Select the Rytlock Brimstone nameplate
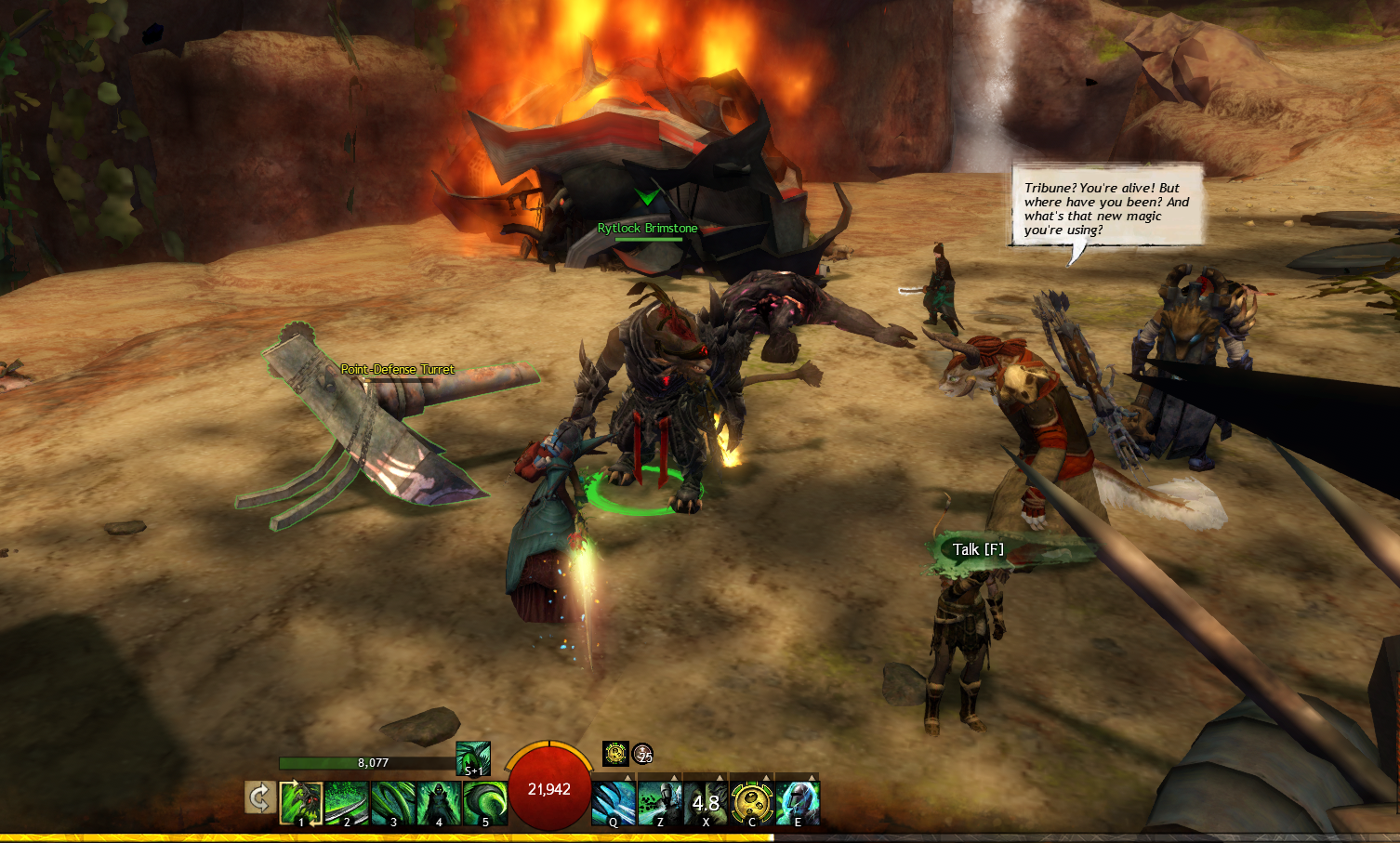This screenshot has width=1400, height=843. tap(647, 229)
